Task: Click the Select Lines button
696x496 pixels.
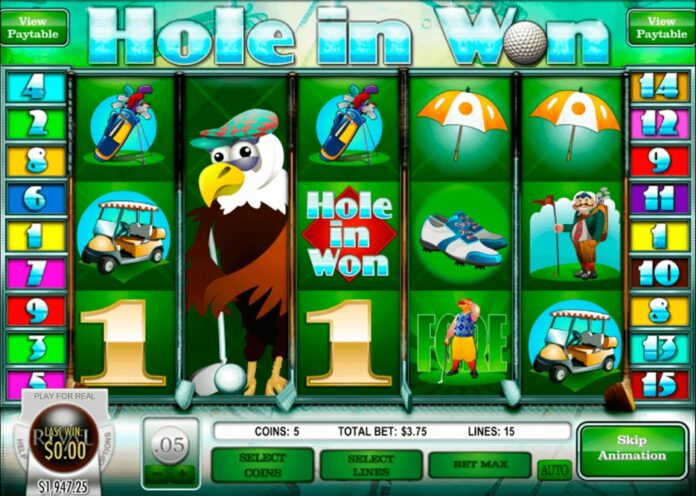Action: (371, 464)
